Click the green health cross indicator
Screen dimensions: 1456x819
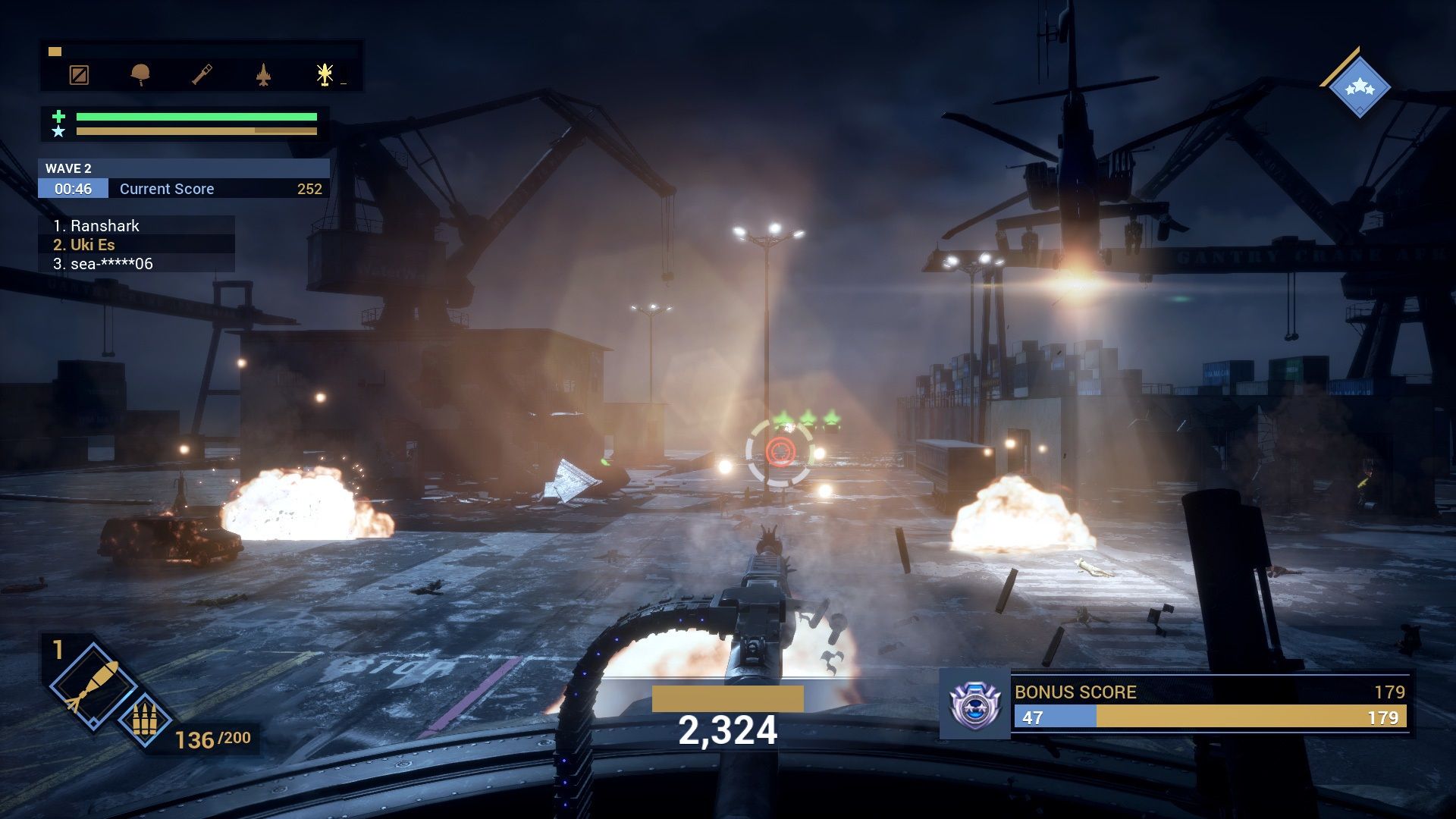57,115
